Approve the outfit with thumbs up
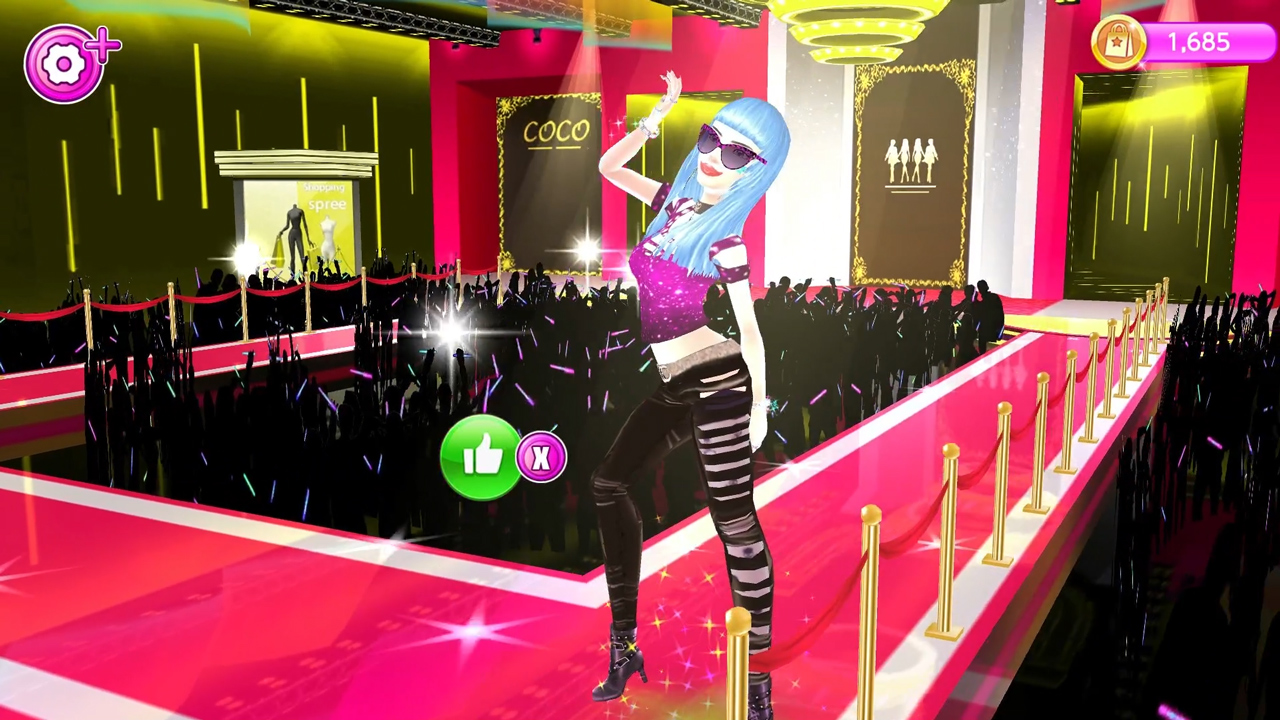The image size is (1280, 720). (x=481, y=458)
